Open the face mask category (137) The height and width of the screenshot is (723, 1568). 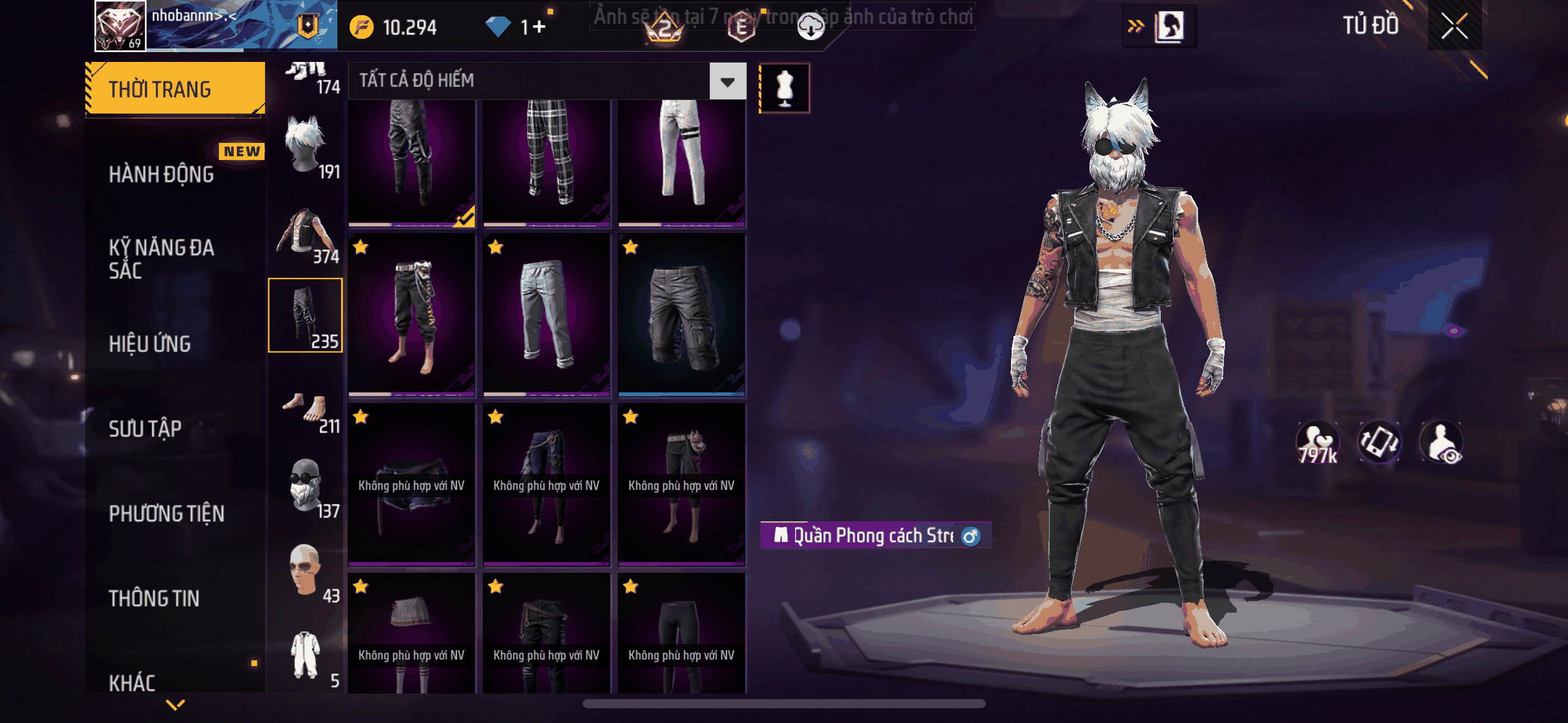pyautogui.click(x=306, y=488)
